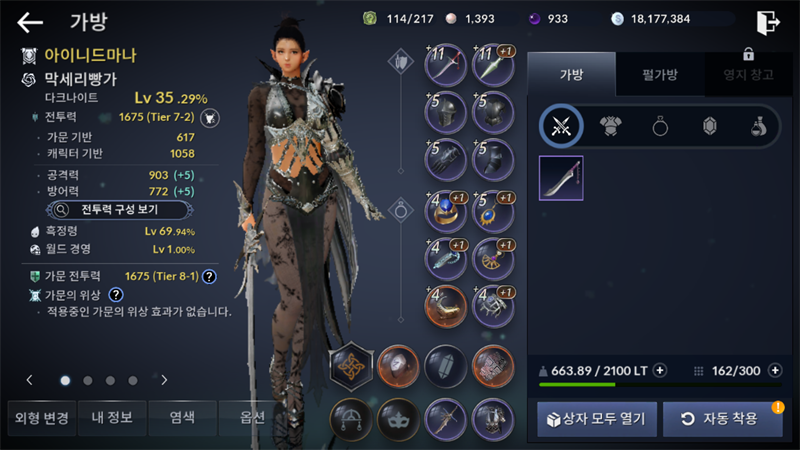The image size is (800, 450).
Task: Show the ring accessory filter
Action: [x=660, y=126]
